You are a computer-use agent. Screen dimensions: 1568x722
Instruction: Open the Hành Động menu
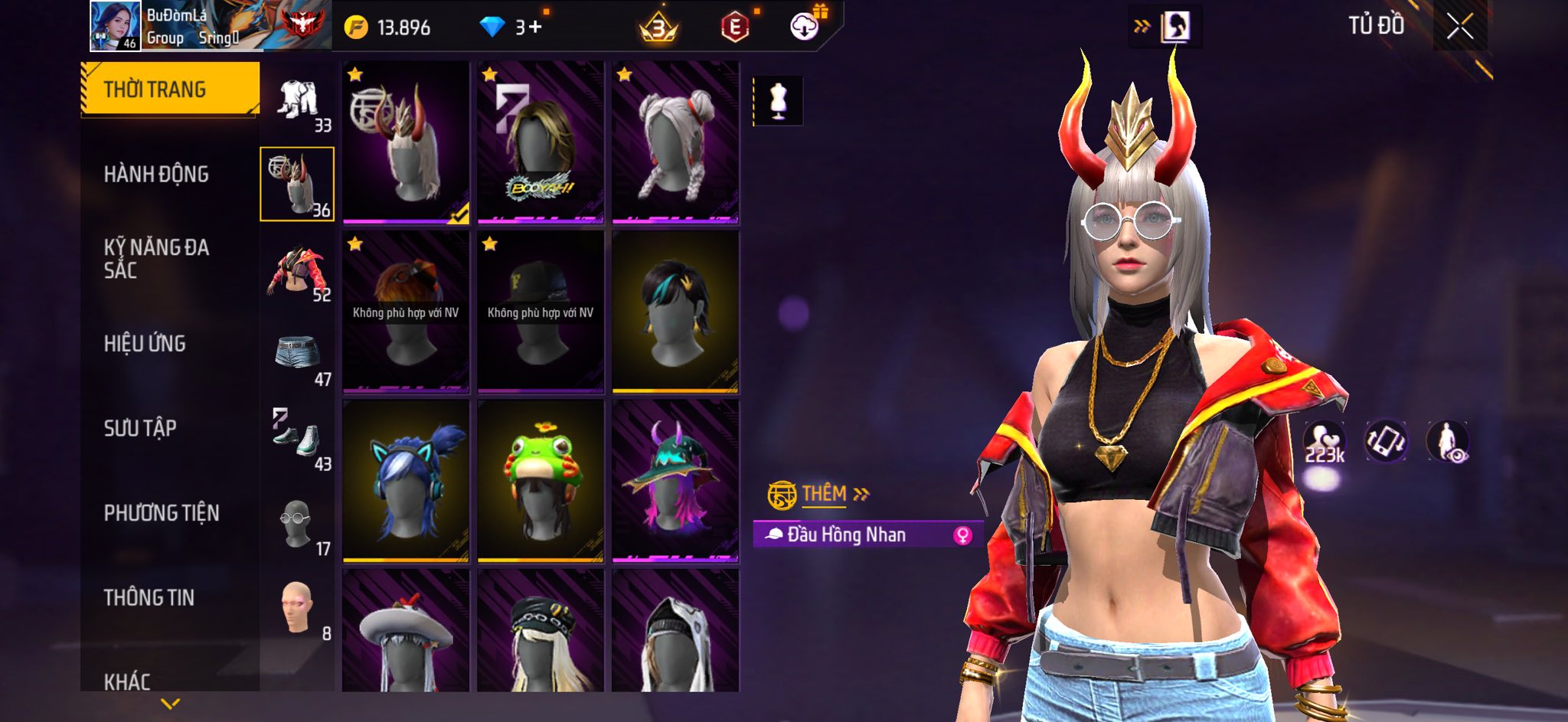[156, 175]
